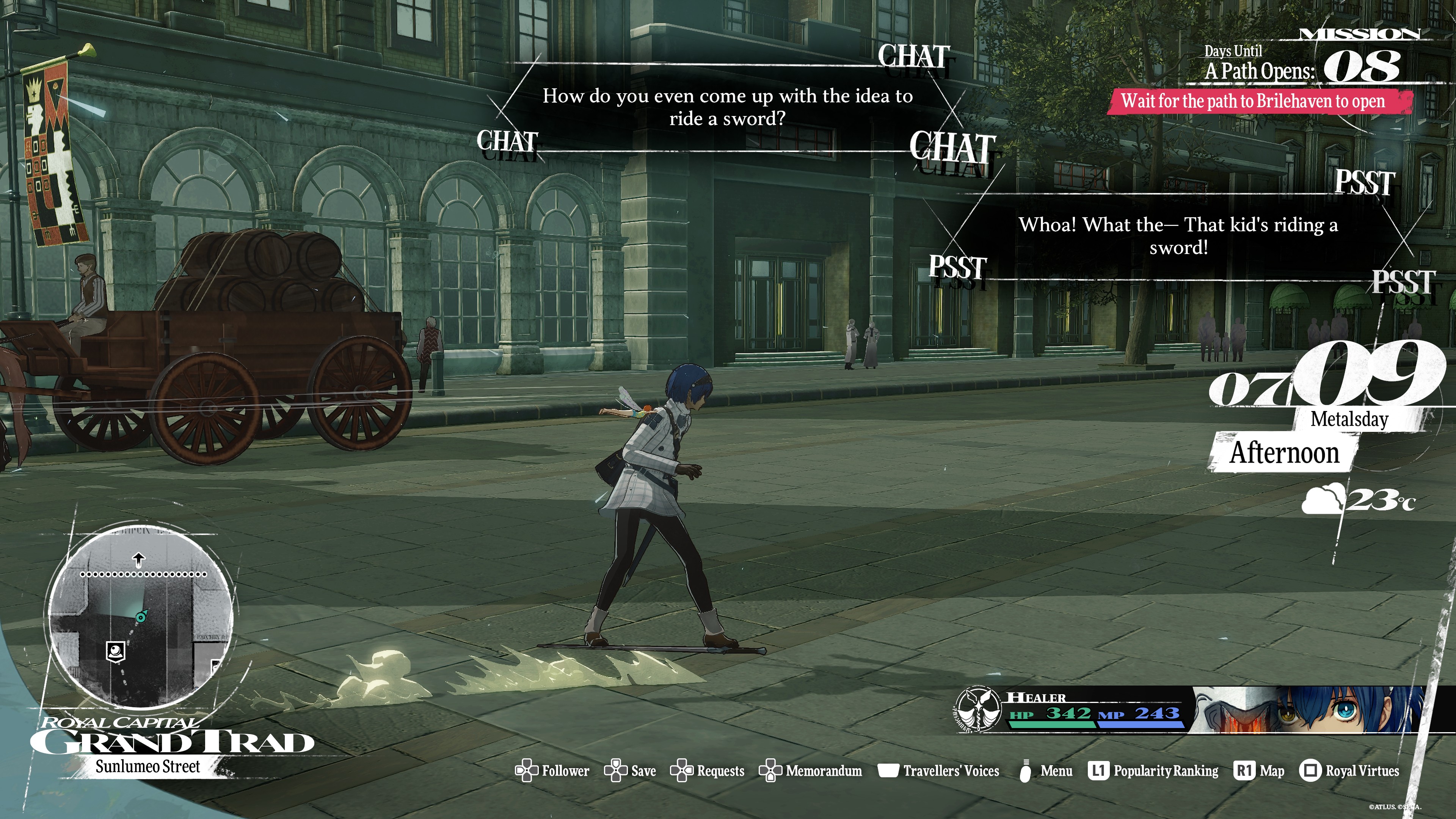Image resolution: width=1456 pixels, height=819 pixels.
Task: Open Royal Virtues from the shortcut bar
Action: 1349,771
